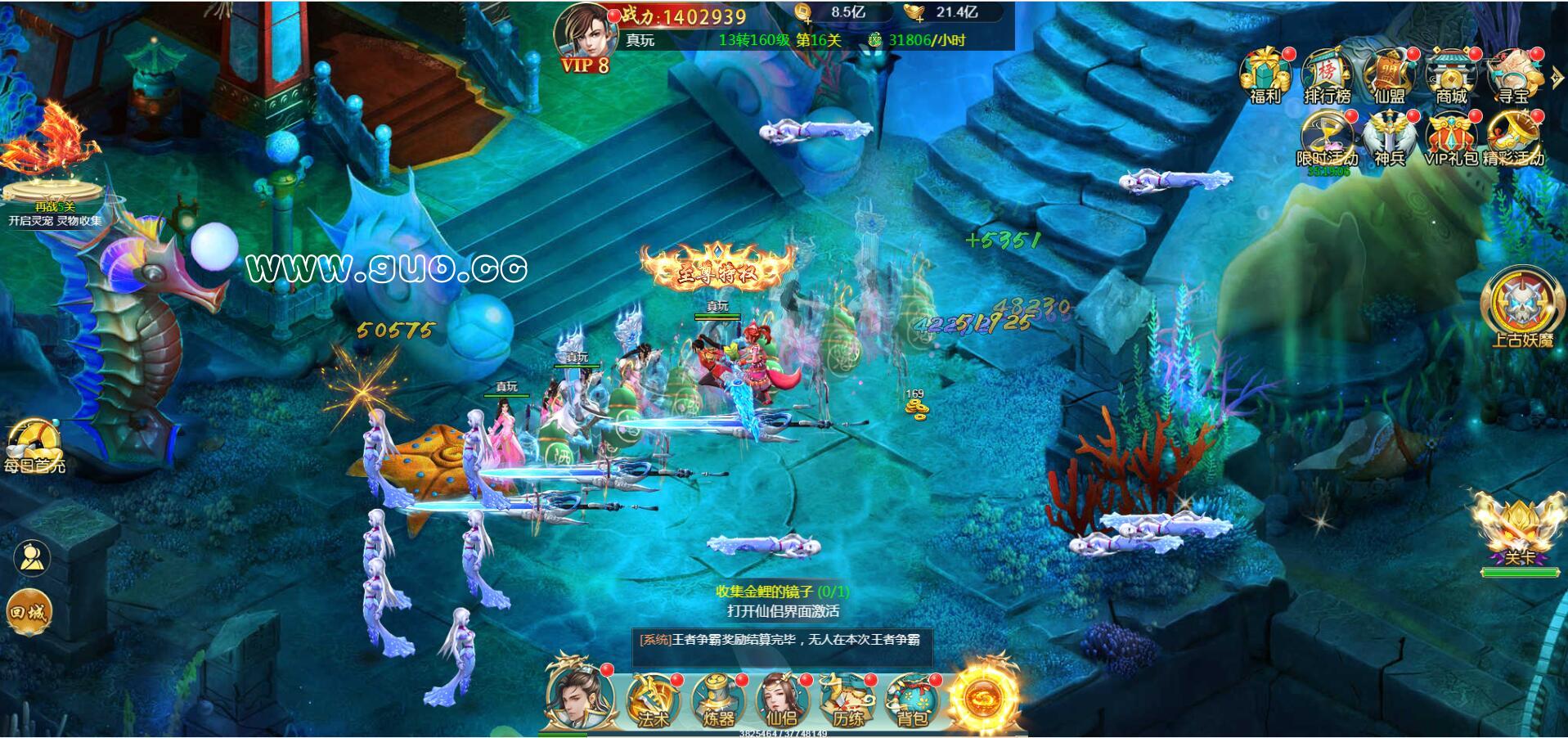1568x738 pixels.
Task: Open the 精彩活动 events icon
Action: (x=1513, y=139)
